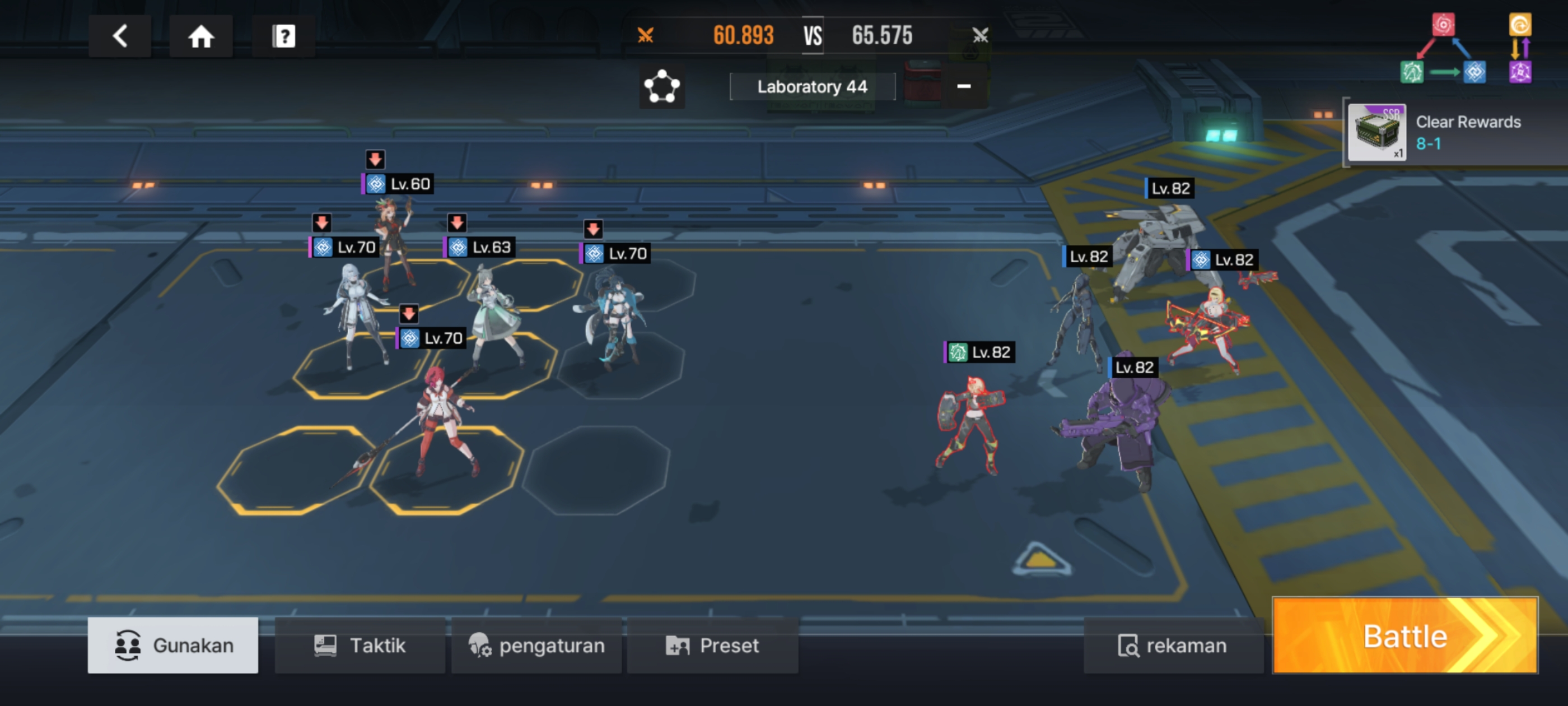Start the fight with the Battle button
Image resolution: width=1568 pixels, height=706 pixels.
pos(1404,636)
